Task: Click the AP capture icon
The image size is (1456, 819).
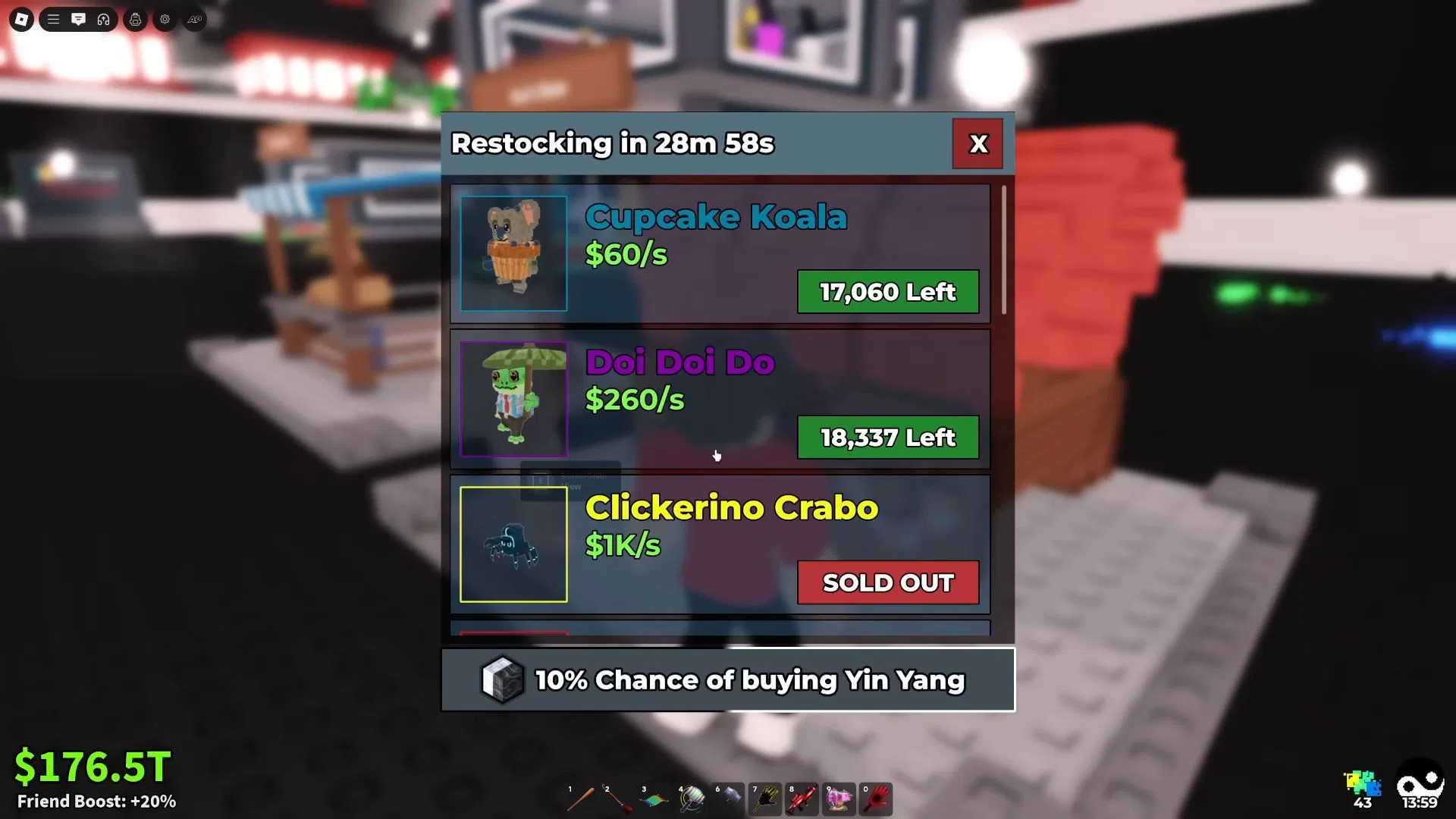Action: point(193,19)
